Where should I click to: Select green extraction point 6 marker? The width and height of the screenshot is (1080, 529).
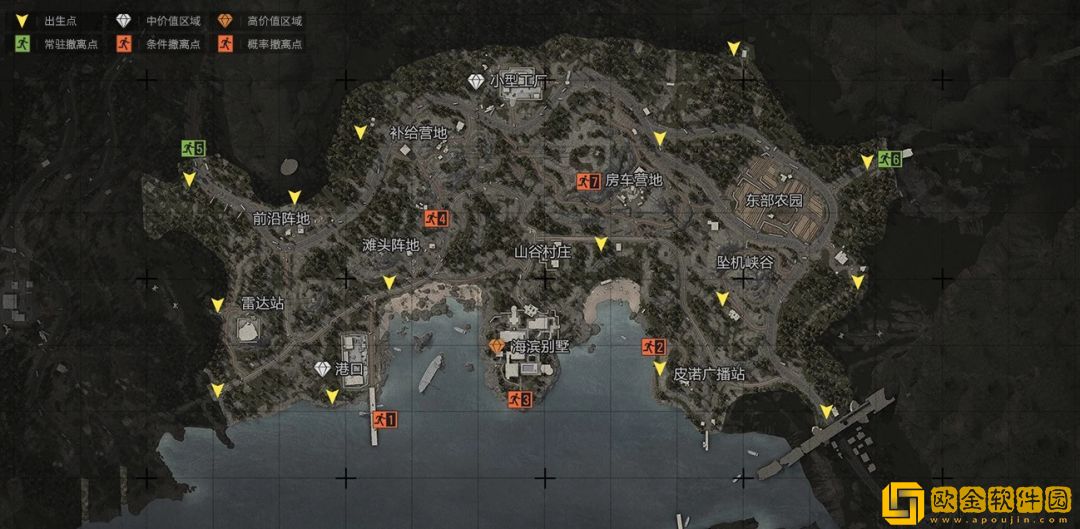pos(889,159)
